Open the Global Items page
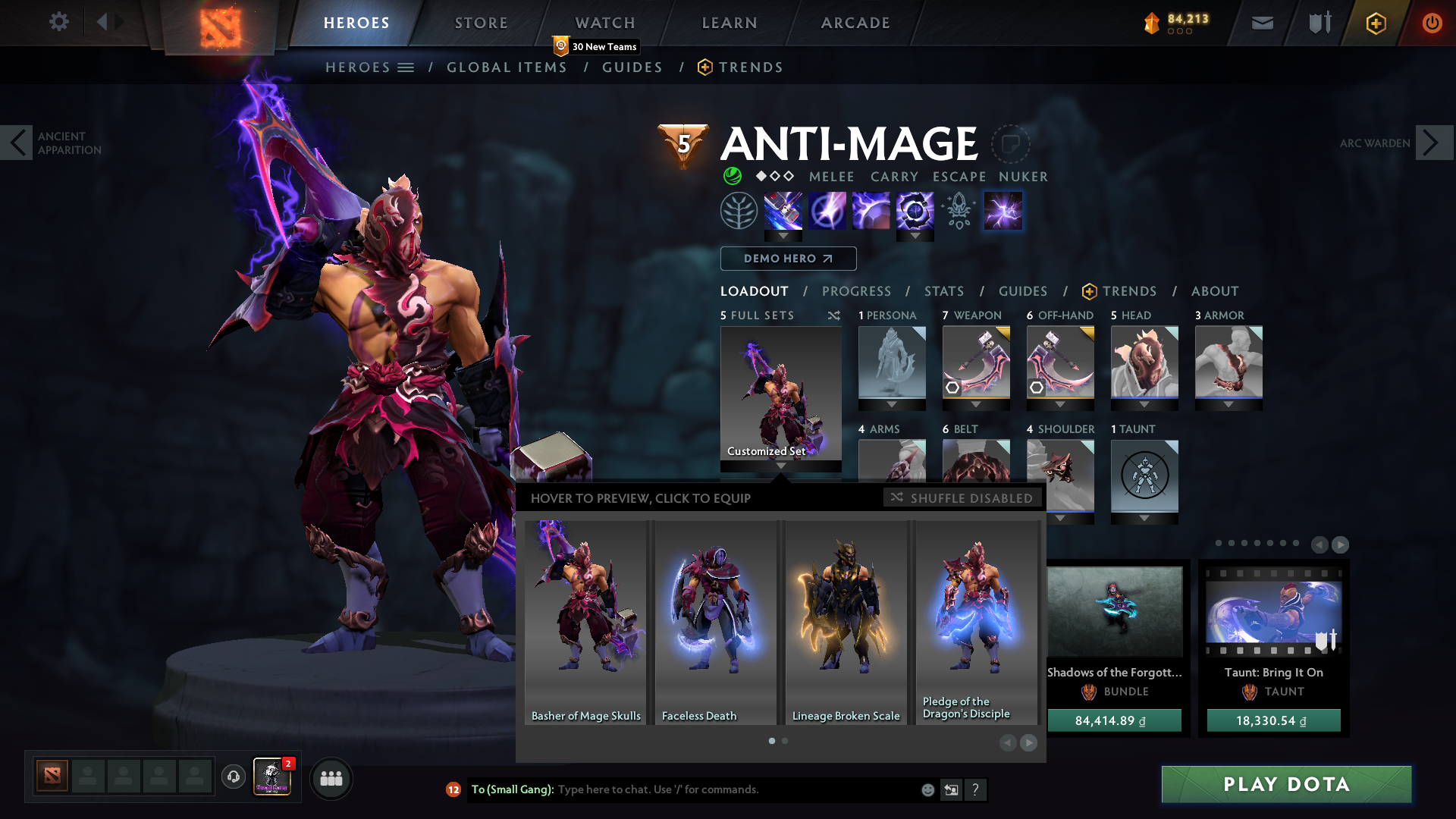This screenshot has width=1456, height=819. [507, 67]
